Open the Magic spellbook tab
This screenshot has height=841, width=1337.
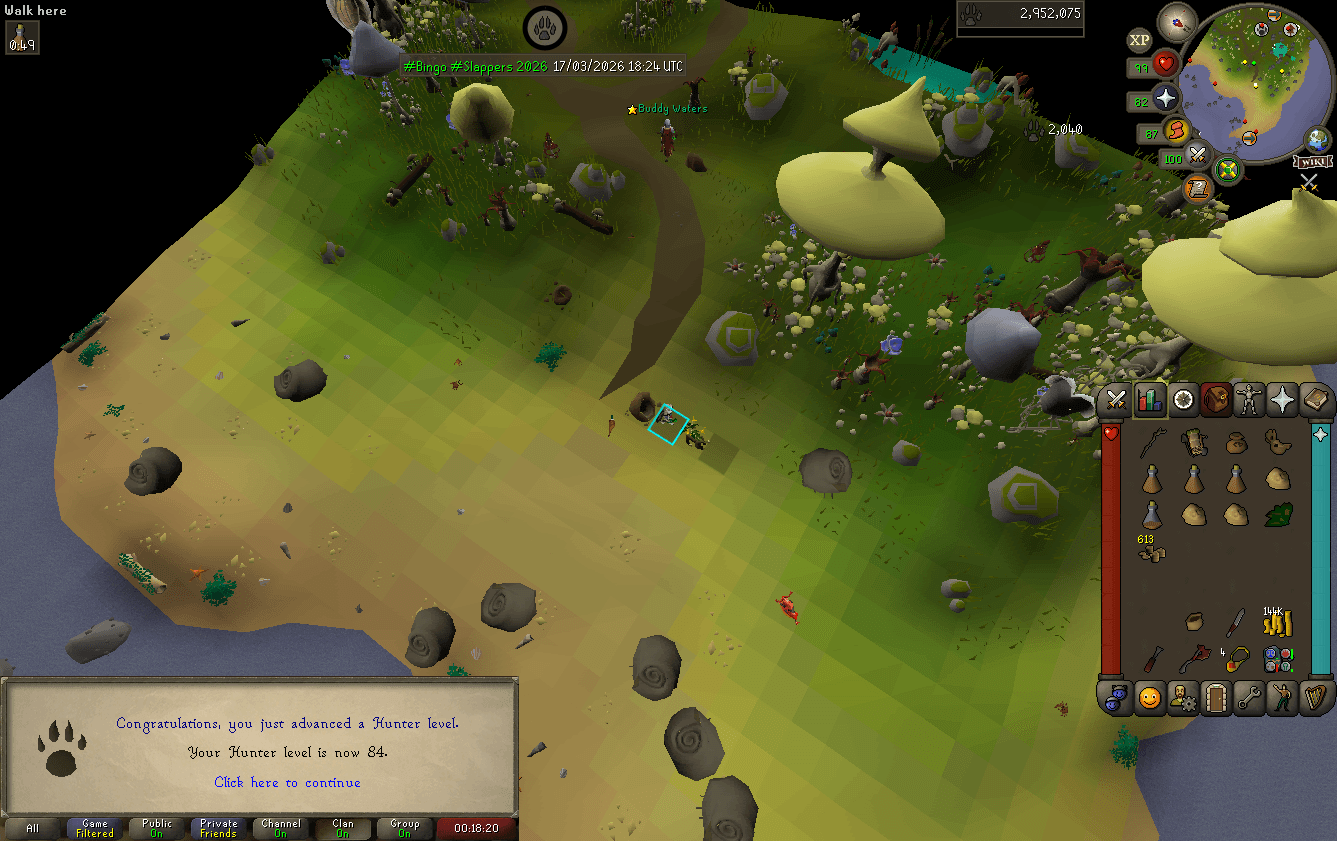(1317, 400)
